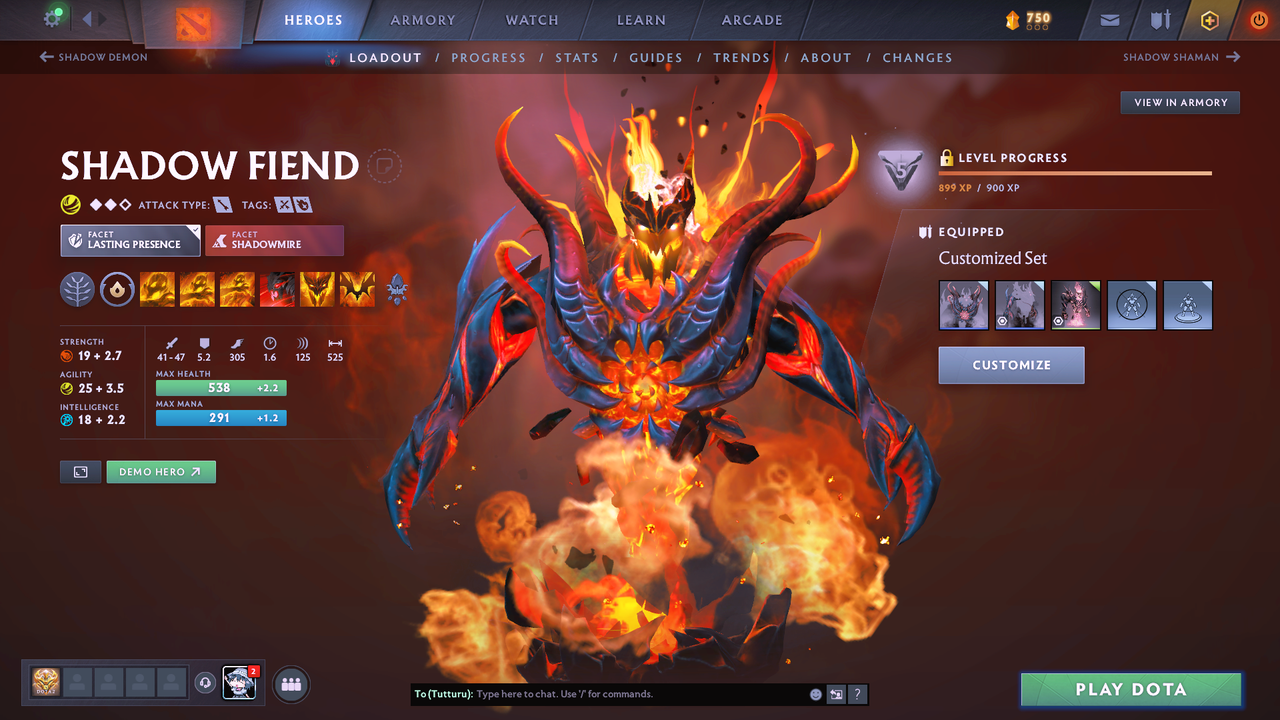
Task: View the Requiem of Souls ultimate icon
Action: (x=357, y=289)
